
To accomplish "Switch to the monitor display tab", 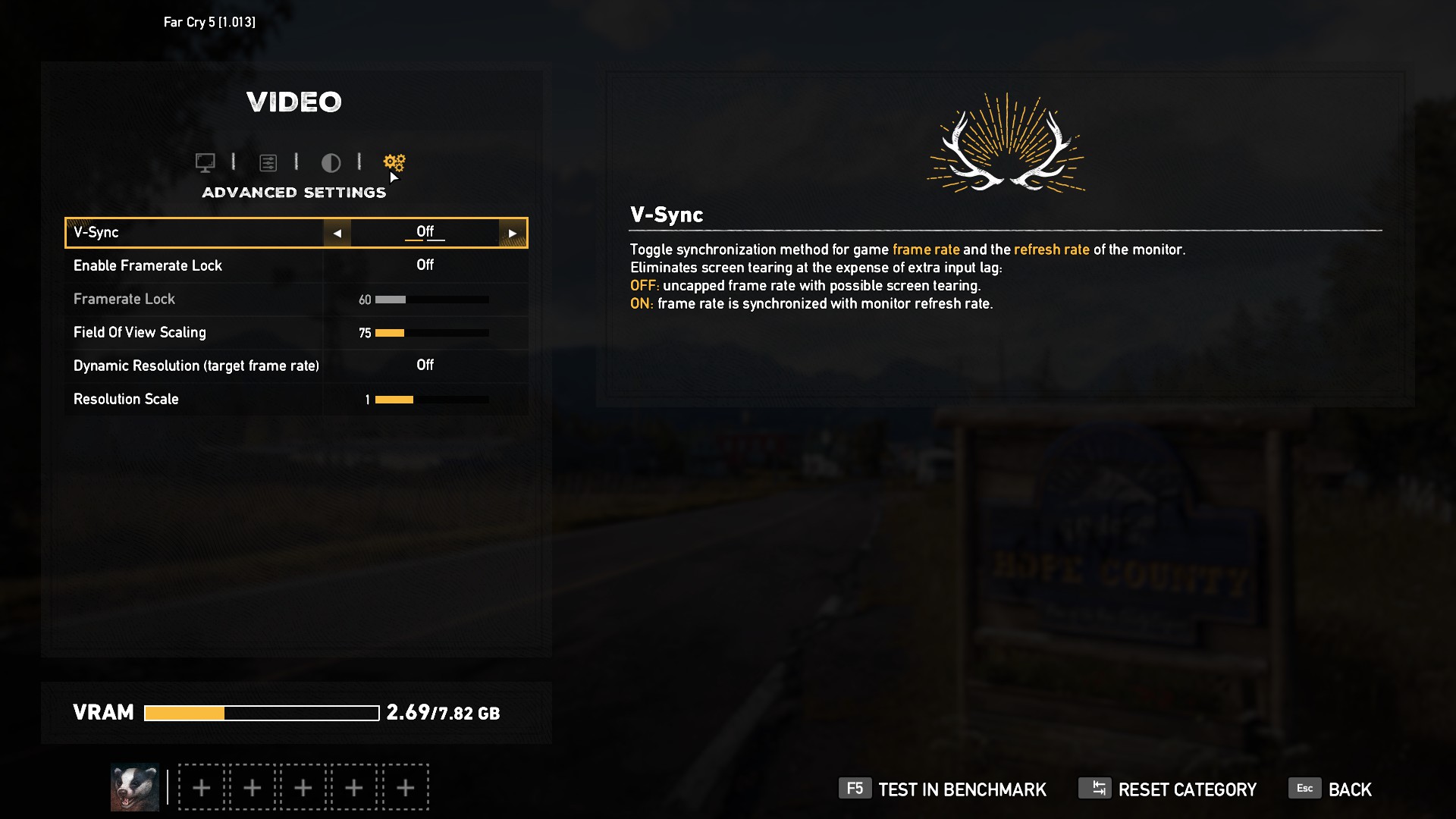I will pos(205,162).
